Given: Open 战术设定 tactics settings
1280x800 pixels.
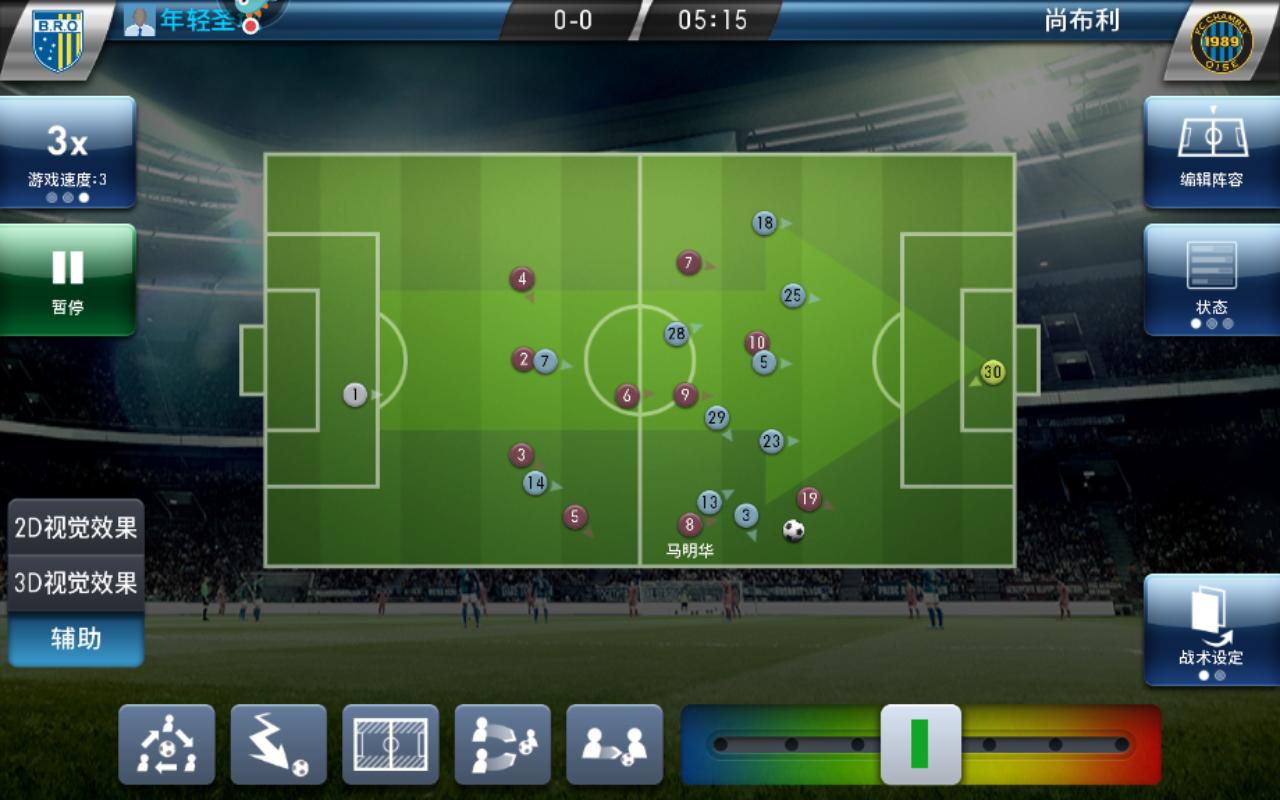Looking at the screenshot, I should pyautogui.click(x=1211, y=630).
